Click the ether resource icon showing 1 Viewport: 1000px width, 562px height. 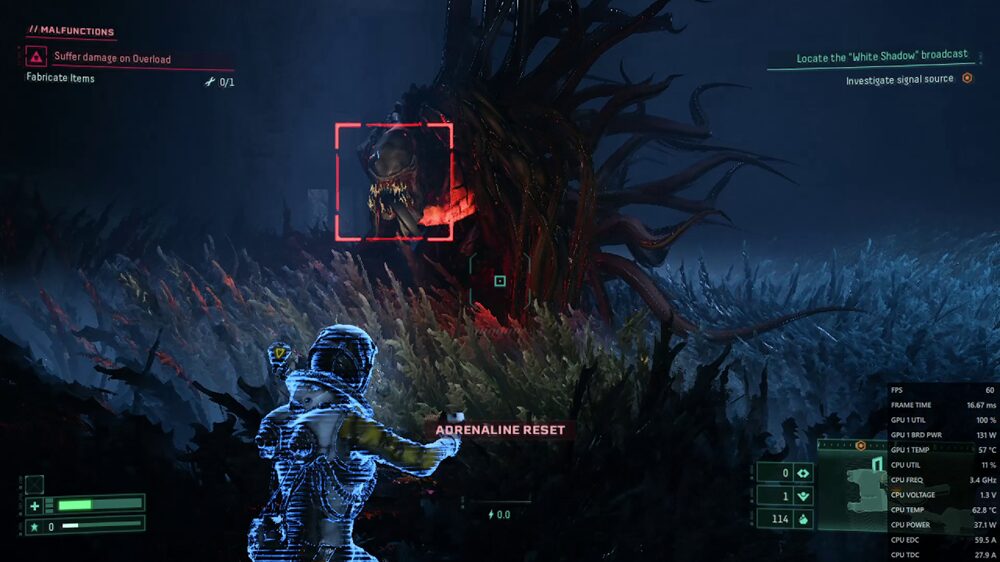tap(803, 496)
